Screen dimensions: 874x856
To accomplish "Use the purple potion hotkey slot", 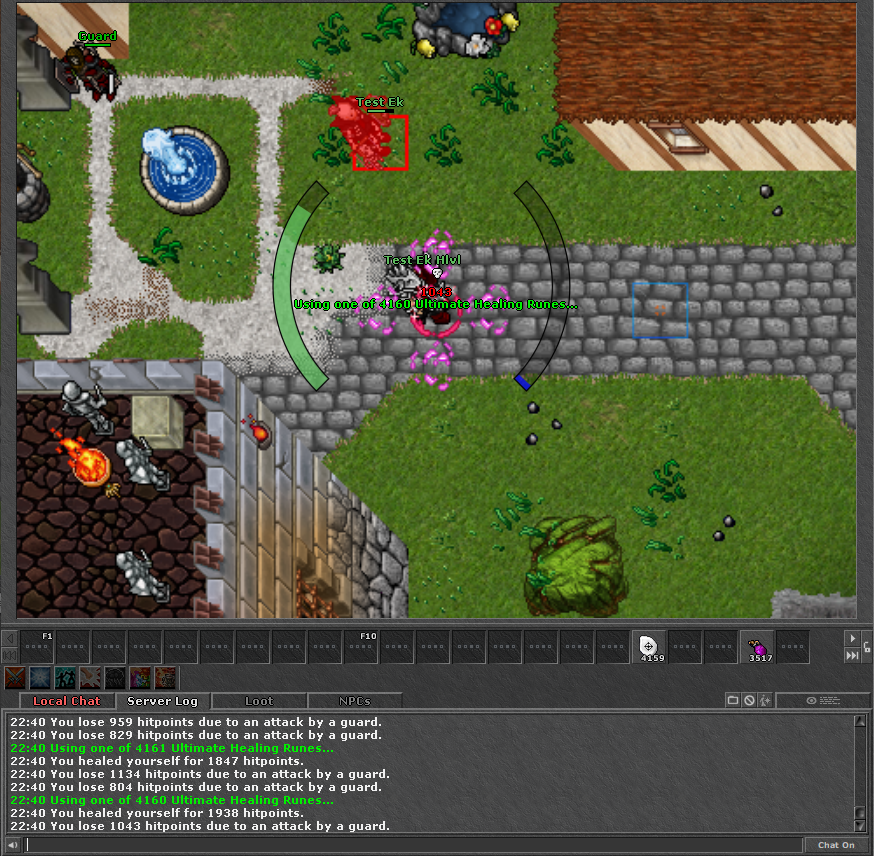I will (756, 647).
